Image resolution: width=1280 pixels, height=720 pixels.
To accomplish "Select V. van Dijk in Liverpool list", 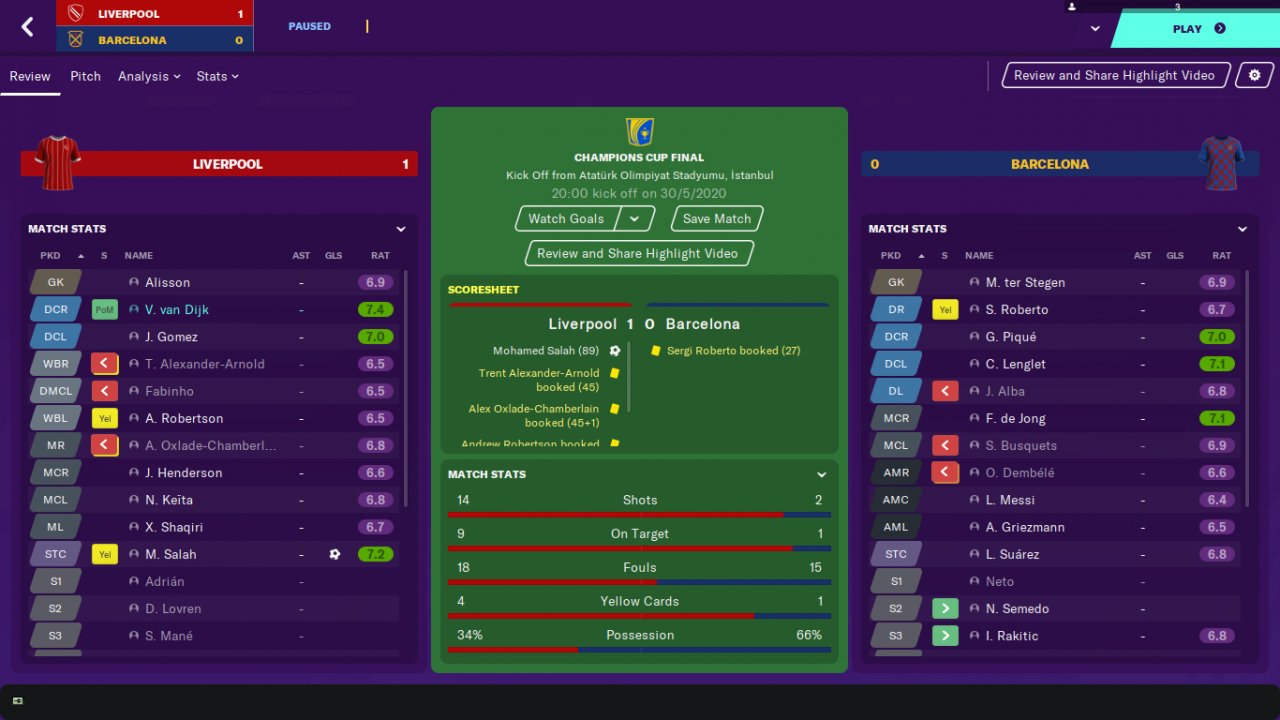I will (177, 310).
